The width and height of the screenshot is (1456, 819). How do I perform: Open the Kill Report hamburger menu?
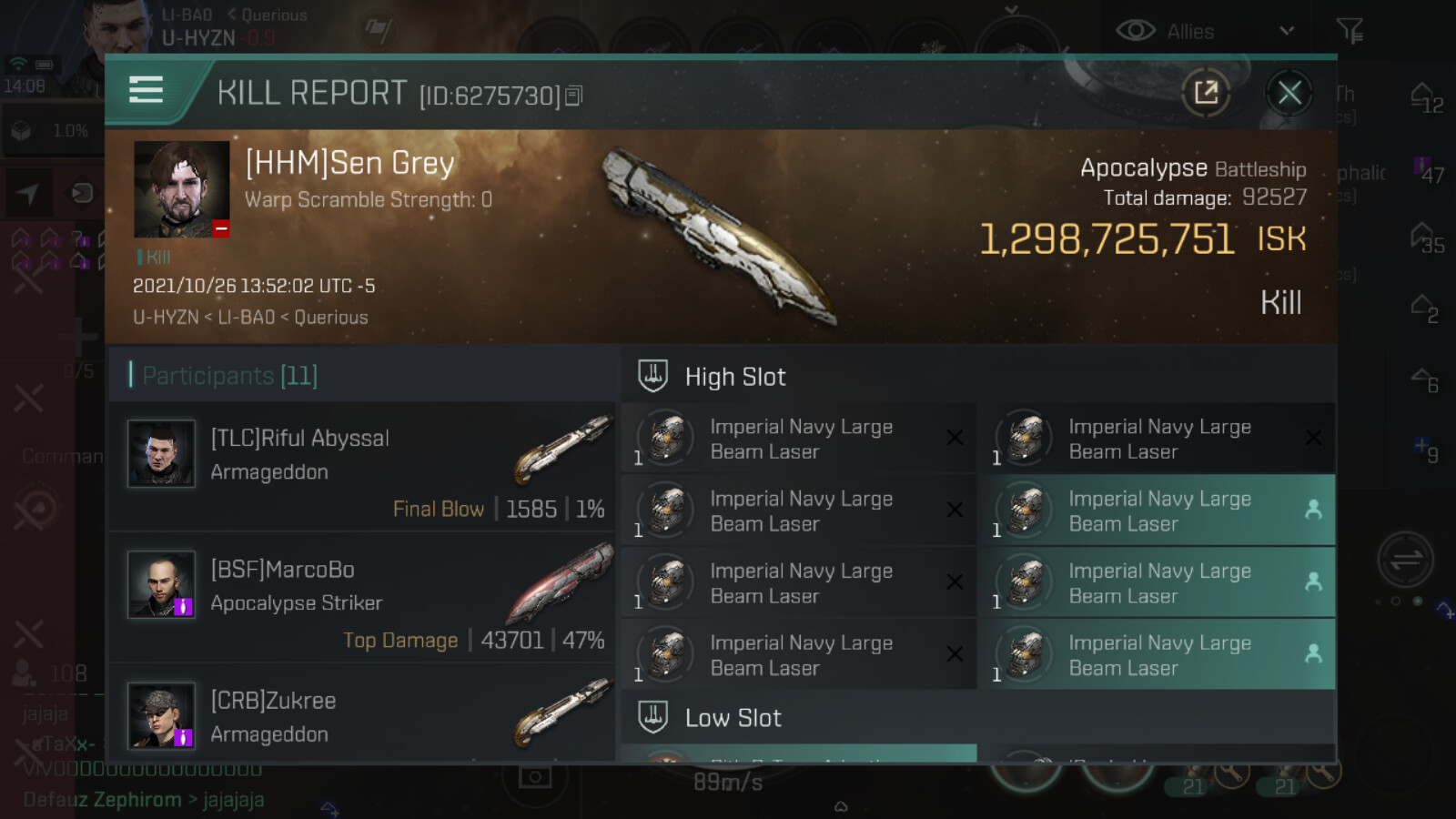[146, 90]
